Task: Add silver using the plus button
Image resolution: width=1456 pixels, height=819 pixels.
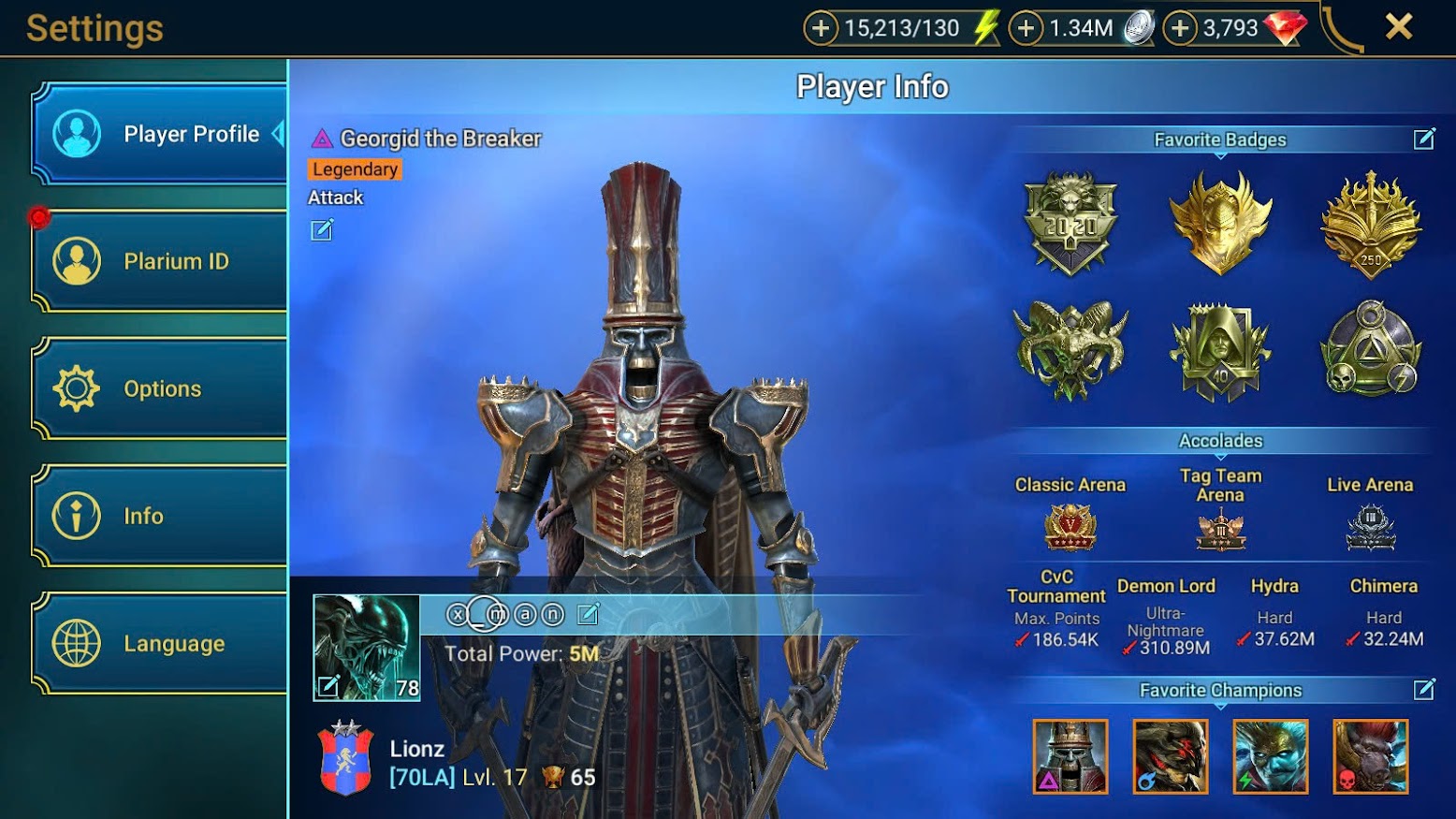Action: coord(1026,28)
